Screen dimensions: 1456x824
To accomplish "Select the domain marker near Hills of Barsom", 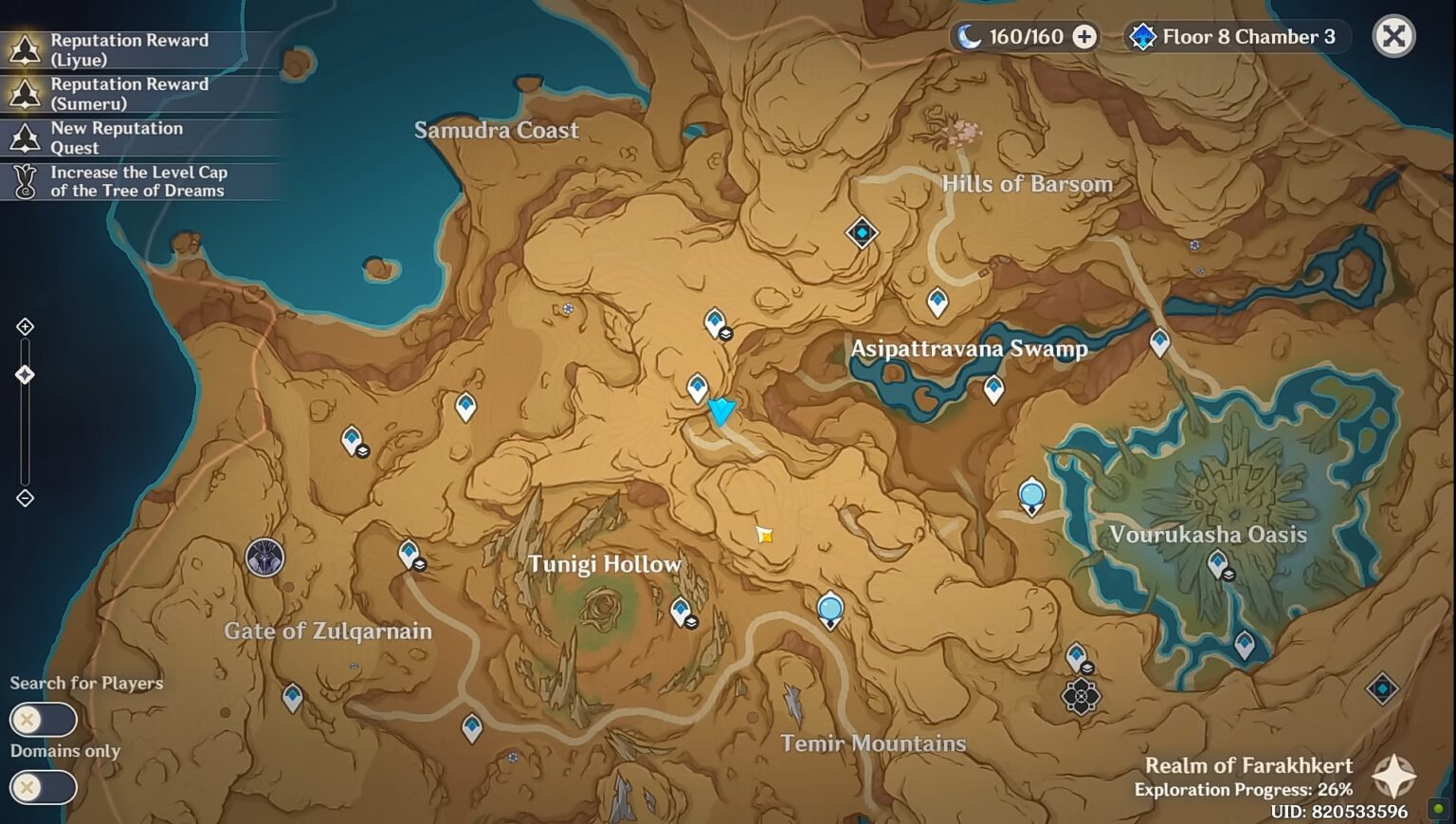I will click(x=862, y=232).
